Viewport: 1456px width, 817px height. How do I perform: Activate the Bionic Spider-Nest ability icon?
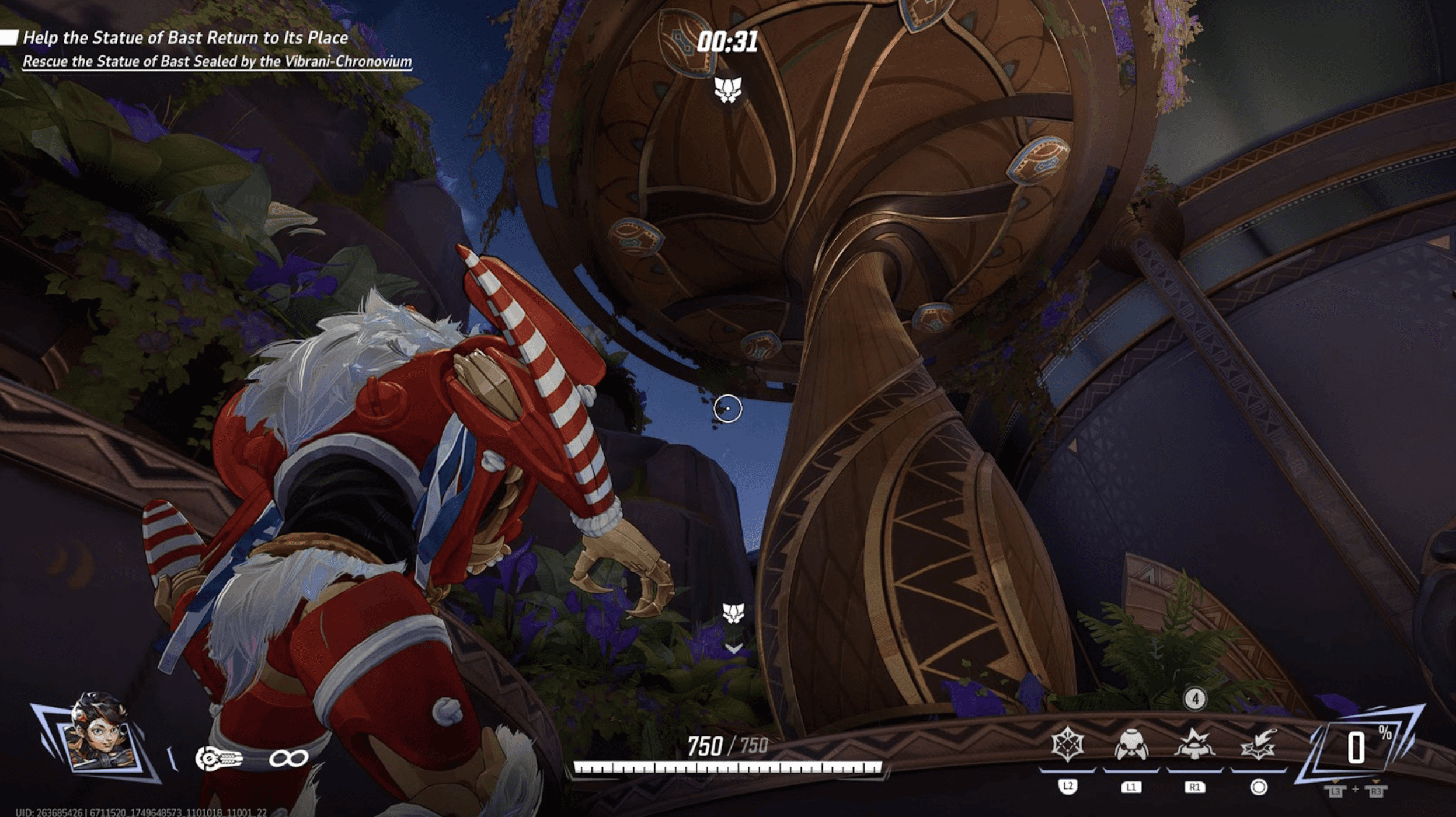pos(1131,745)
